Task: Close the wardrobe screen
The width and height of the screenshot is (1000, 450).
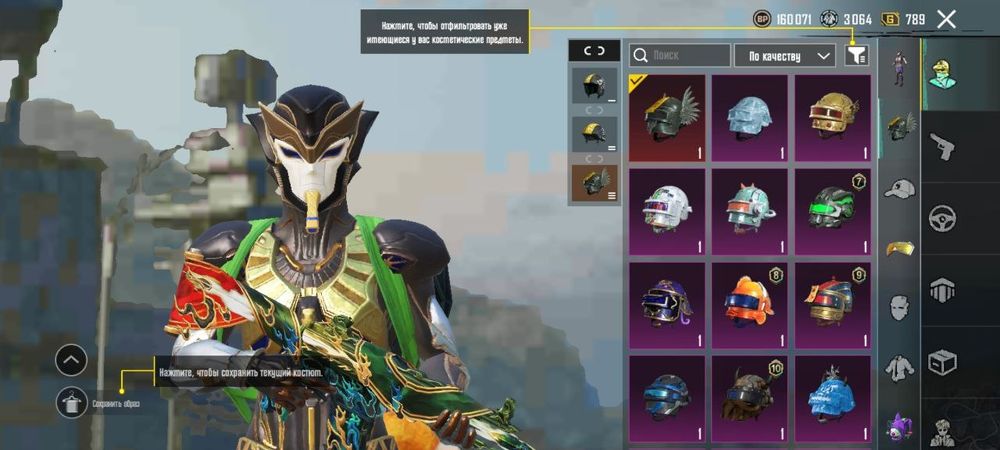Action: (946, 19)
